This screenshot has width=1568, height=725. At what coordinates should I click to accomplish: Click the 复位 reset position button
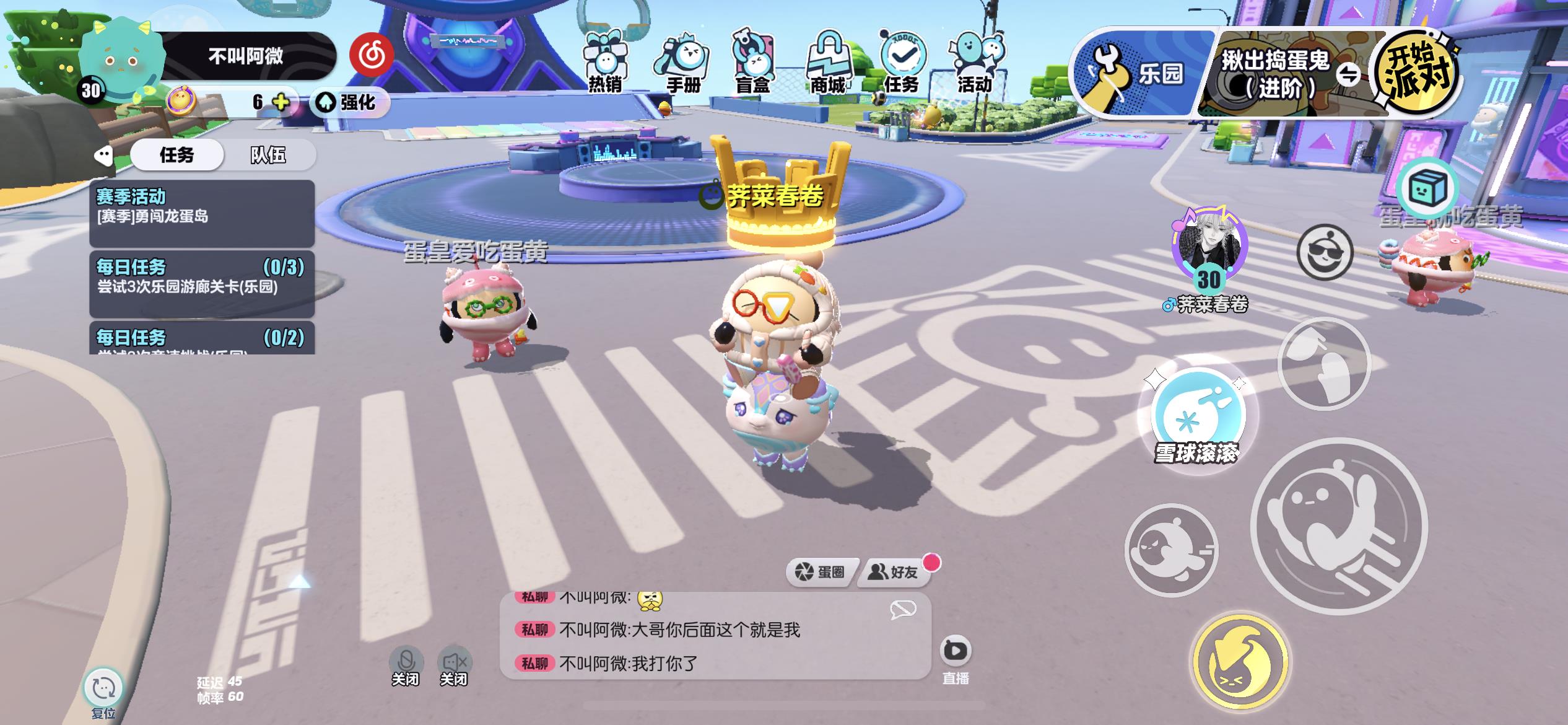(103, 689)
